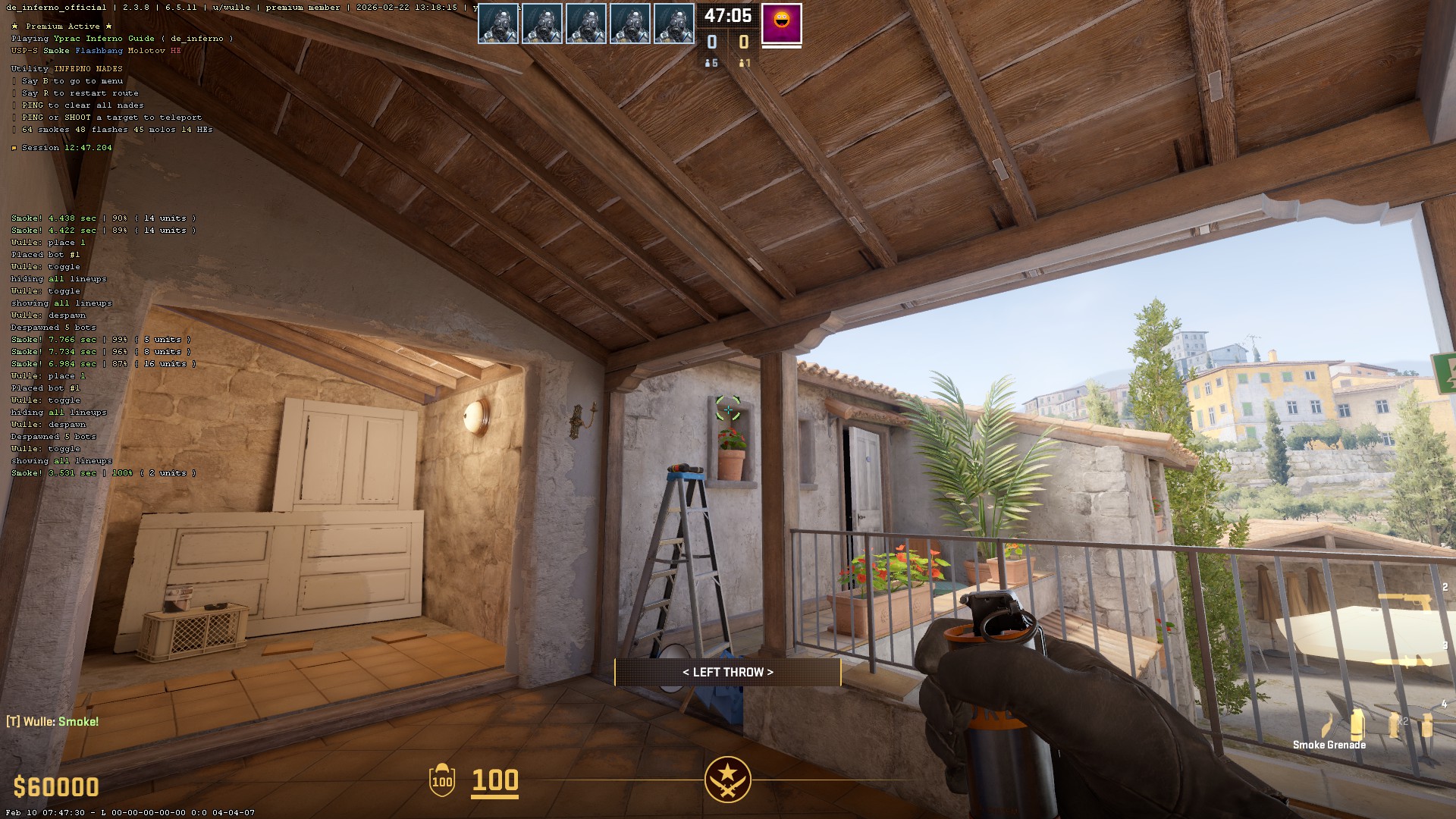Select the knife icon in weapon slot 3
Image resolution: width=1456 pixels, height=819 pixels.
(x=1403, y=661)
